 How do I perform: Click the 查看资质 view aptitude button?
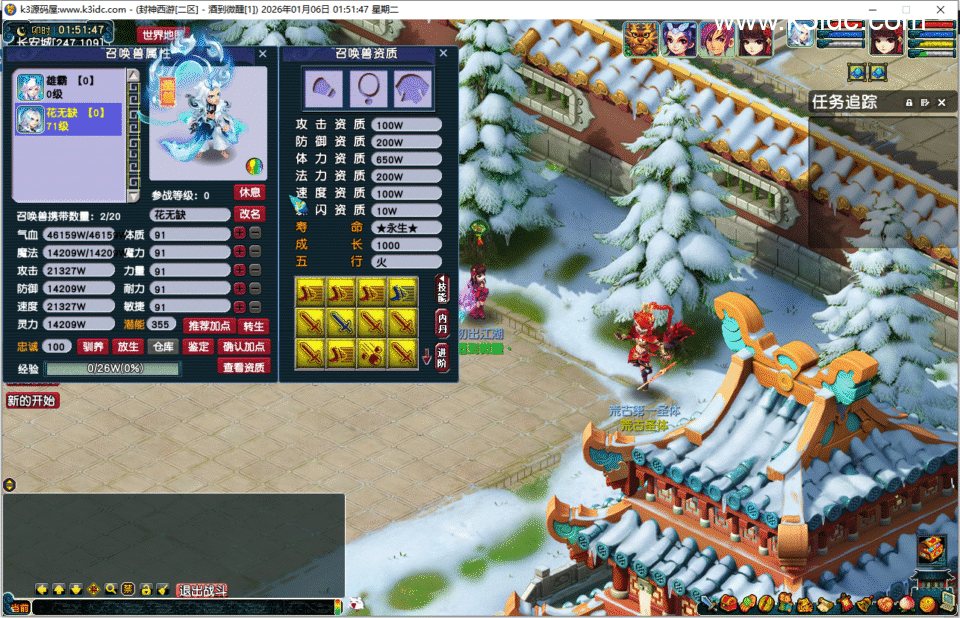tap(244, 367)
